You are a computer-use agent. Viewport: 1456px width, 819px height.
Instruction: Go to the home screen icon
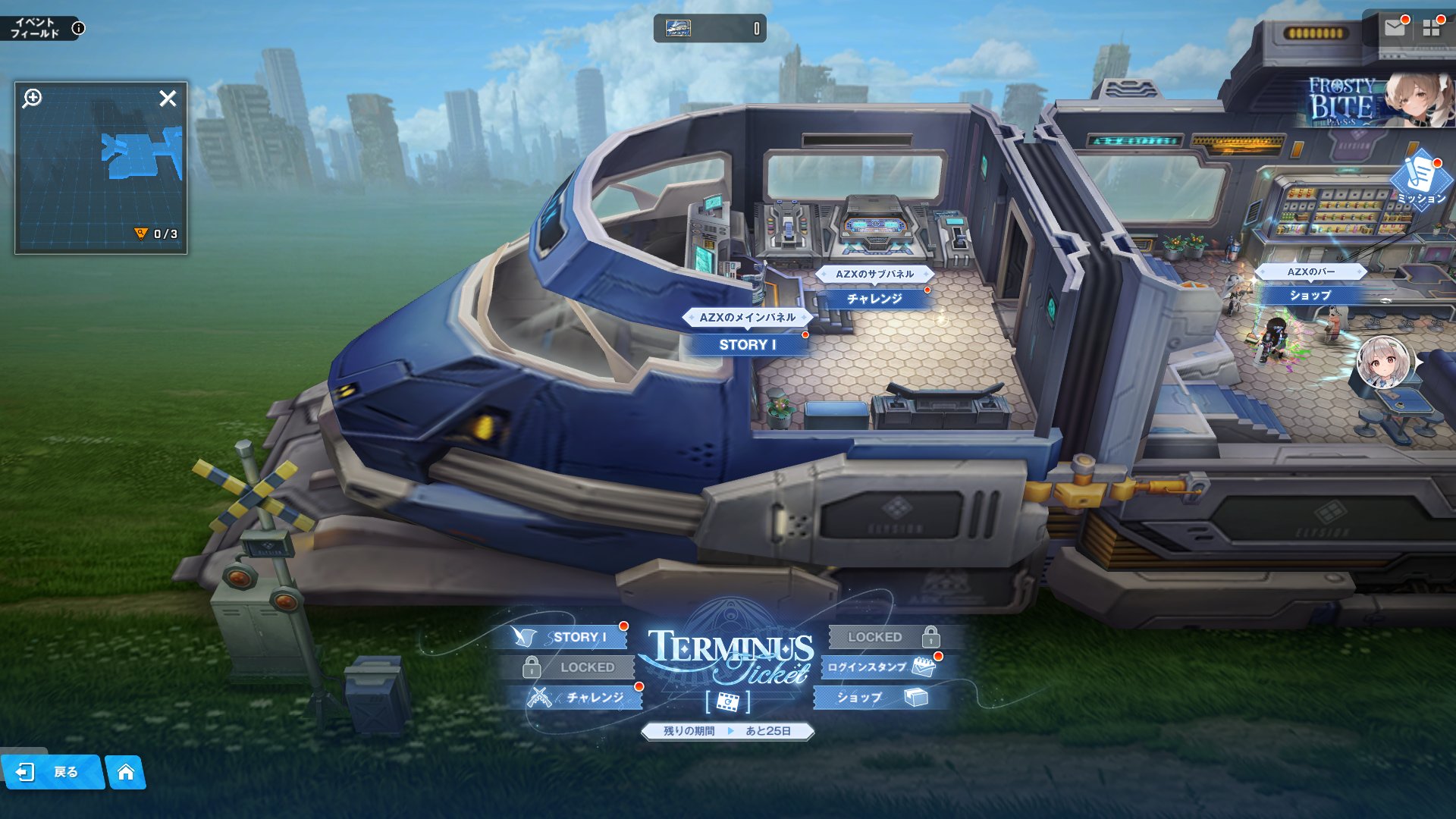coord(126,772)
